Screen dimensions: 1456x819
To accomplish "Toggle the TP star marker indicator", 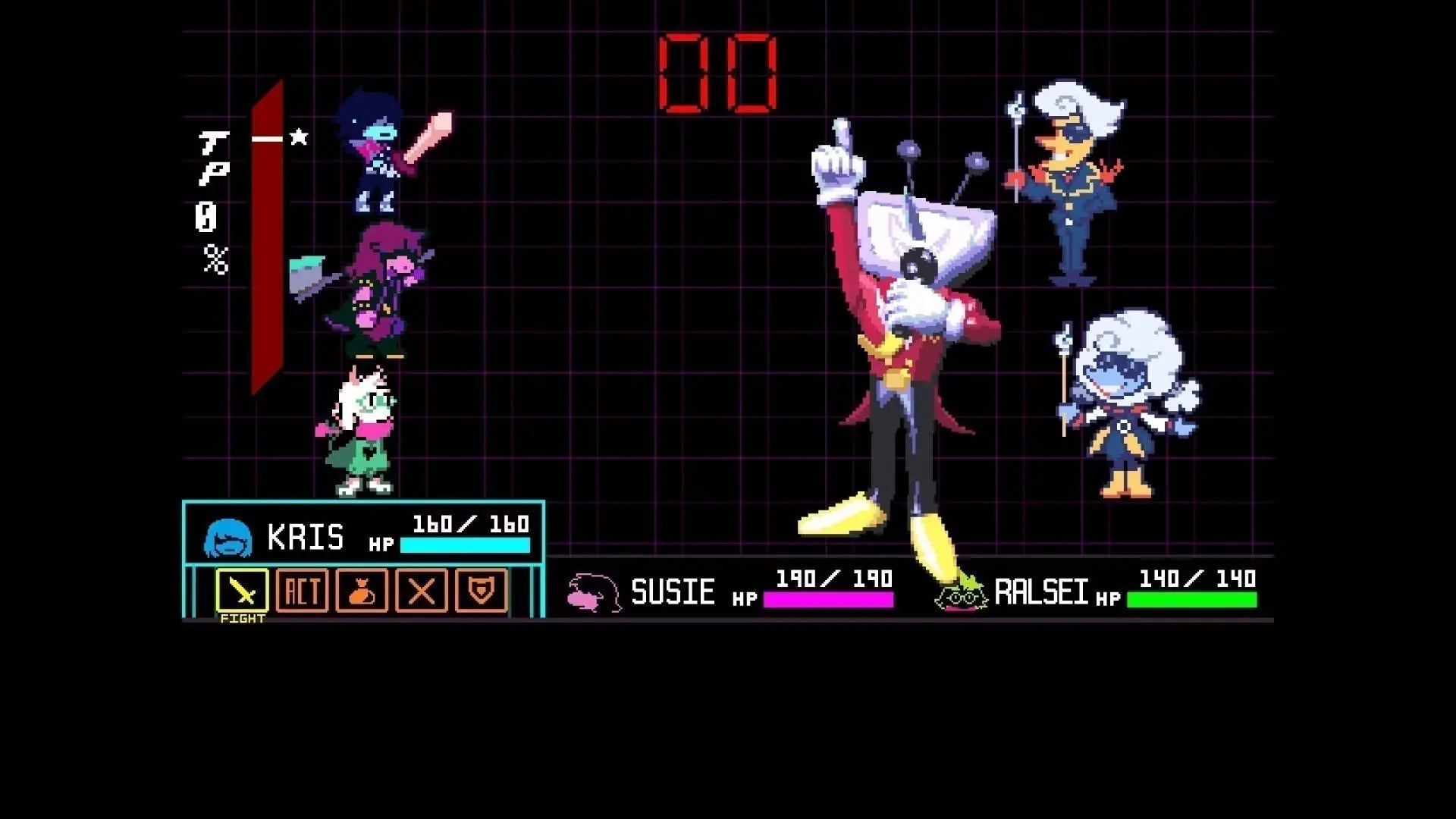I will pyautogui.click(x=300, y=136).
